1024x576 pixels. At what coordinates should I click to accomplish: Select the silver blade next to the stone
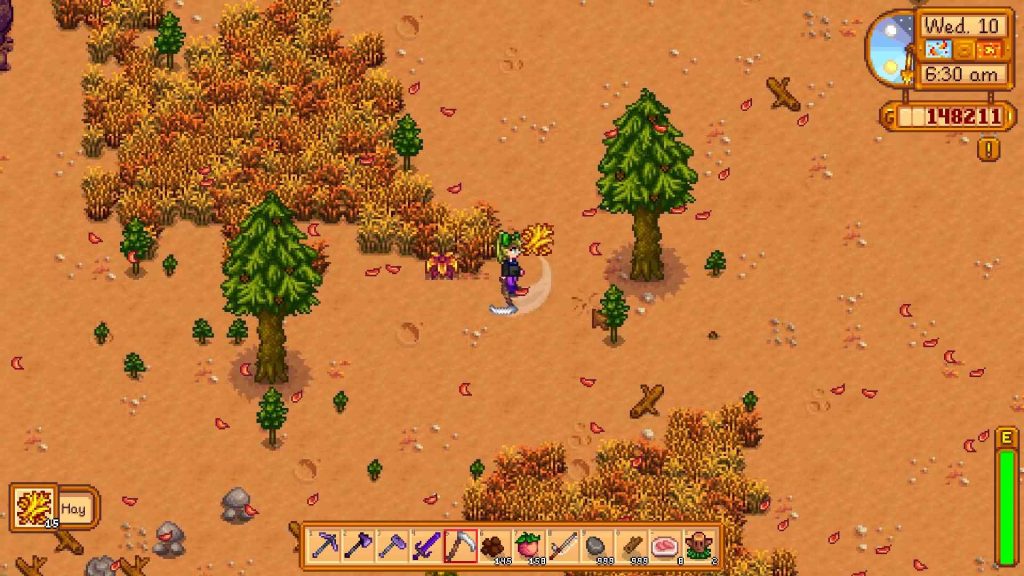pos(563,545)
